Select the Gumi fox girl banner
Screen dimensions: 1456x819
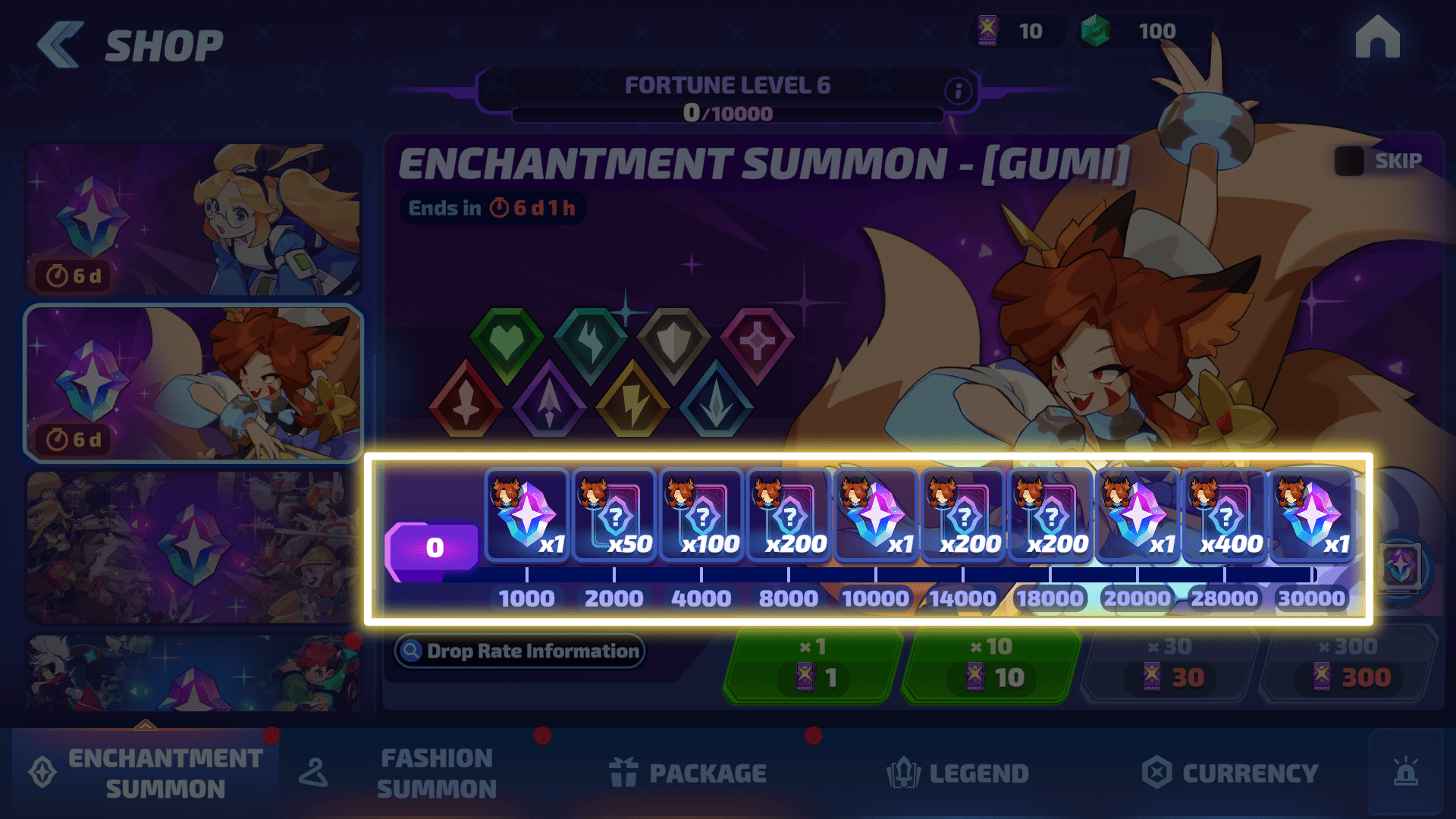[194, 383]
